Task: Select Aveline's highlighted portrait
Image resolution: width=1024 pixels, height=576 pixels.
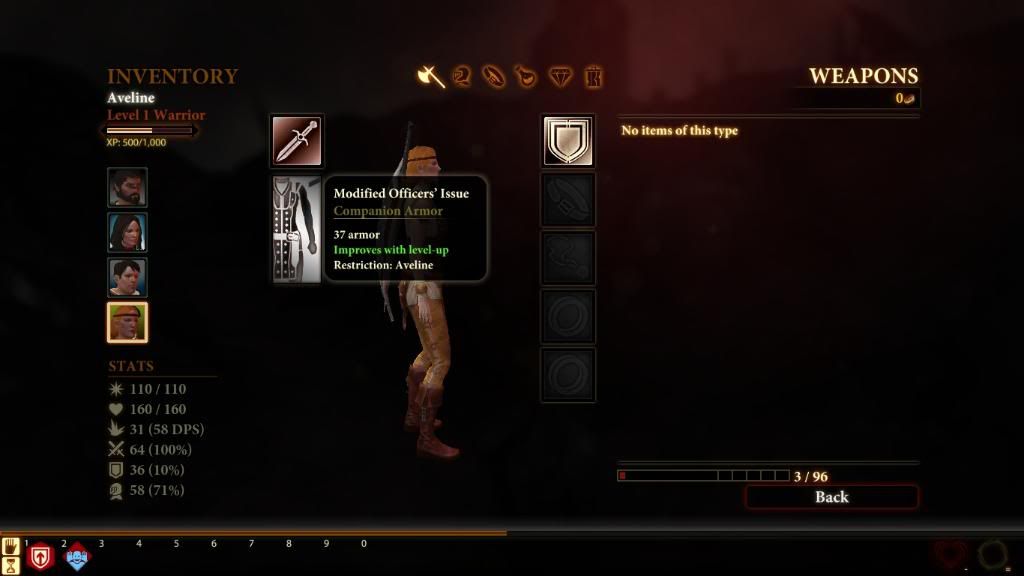Action: (x=128, y=323)
